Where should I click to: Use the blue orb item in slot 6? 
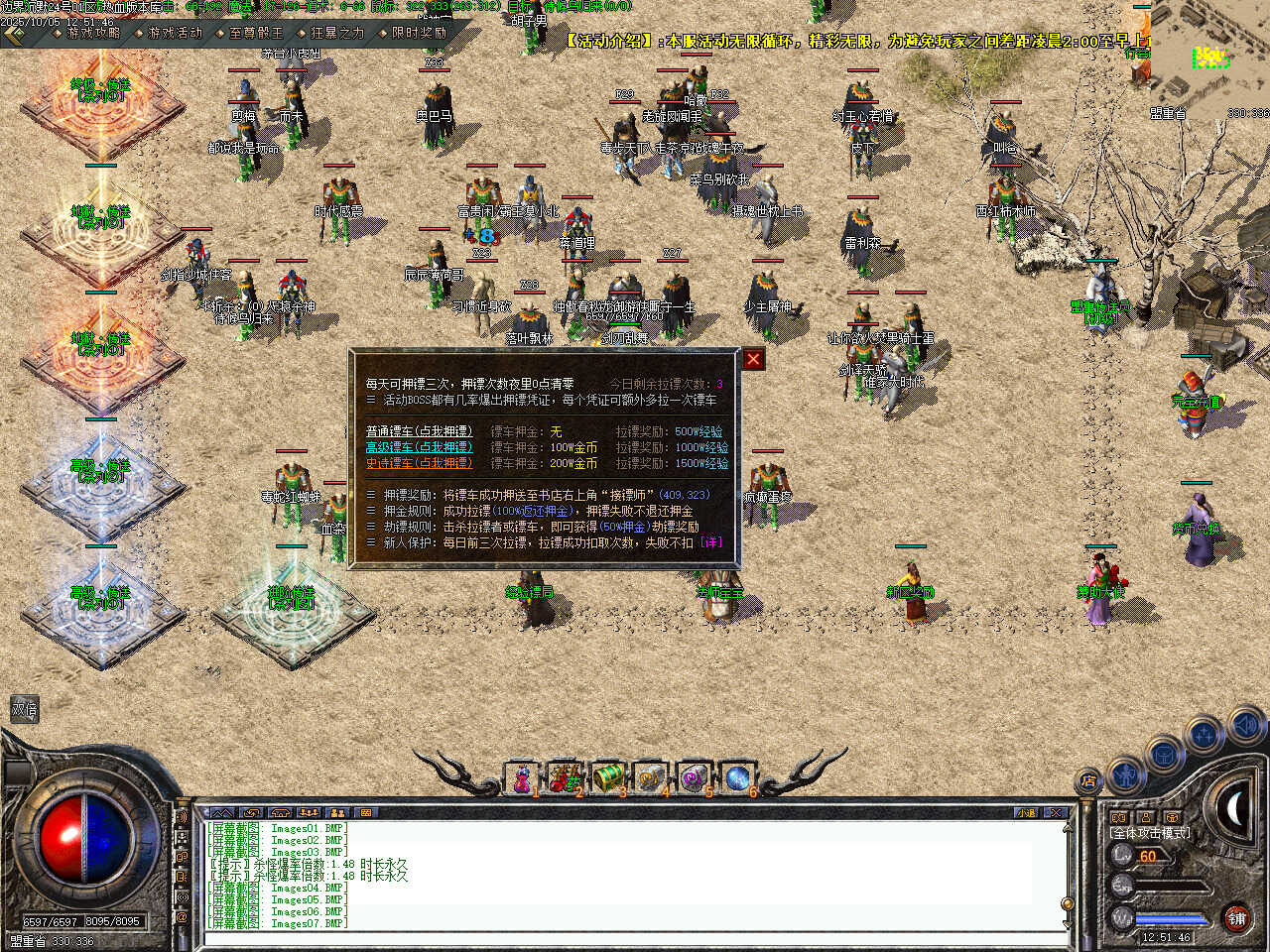pos(737,779)
